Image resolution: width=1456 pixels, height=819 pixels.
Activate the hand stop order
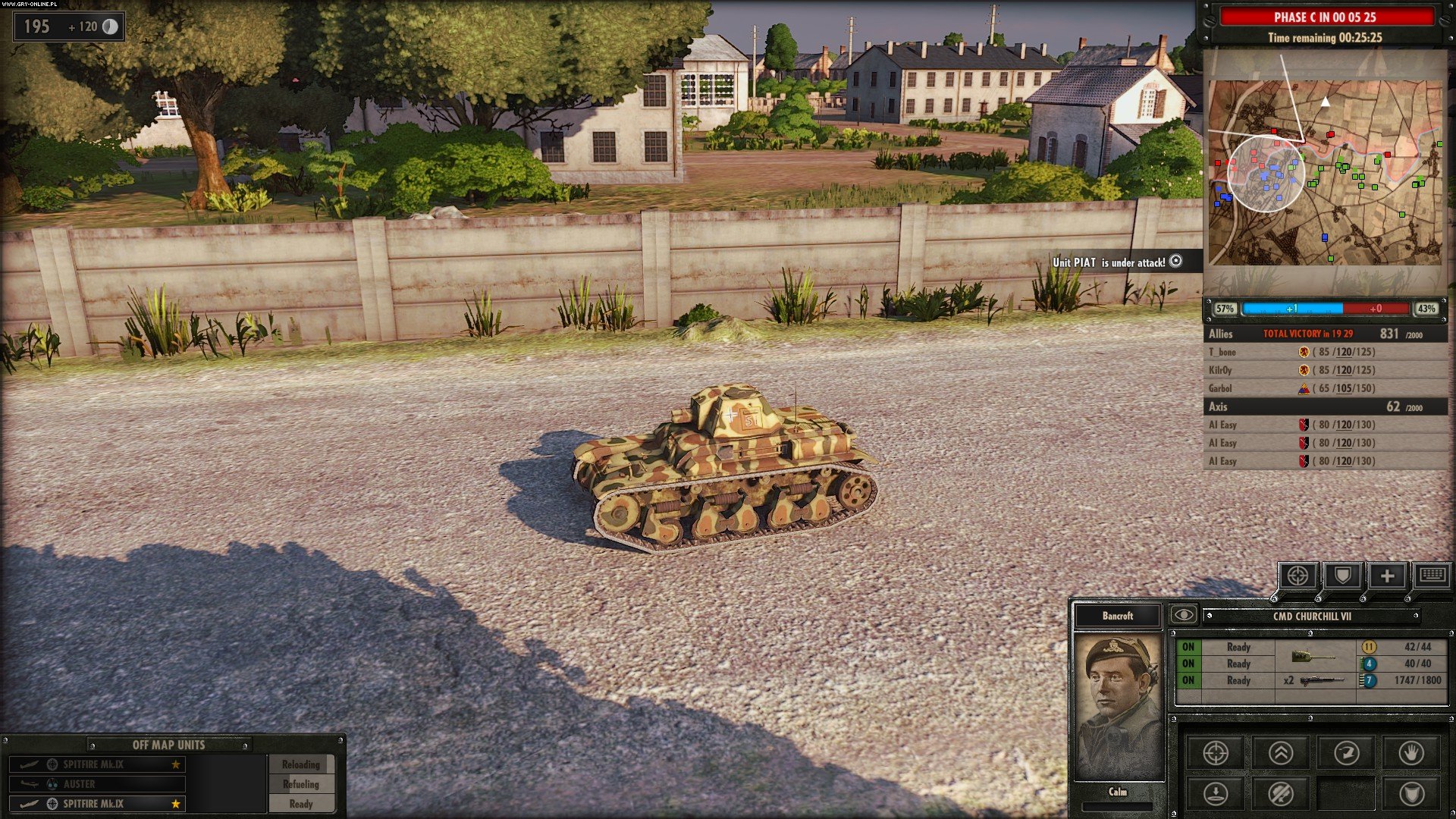pyautogui.click(x=1411, y=753)
